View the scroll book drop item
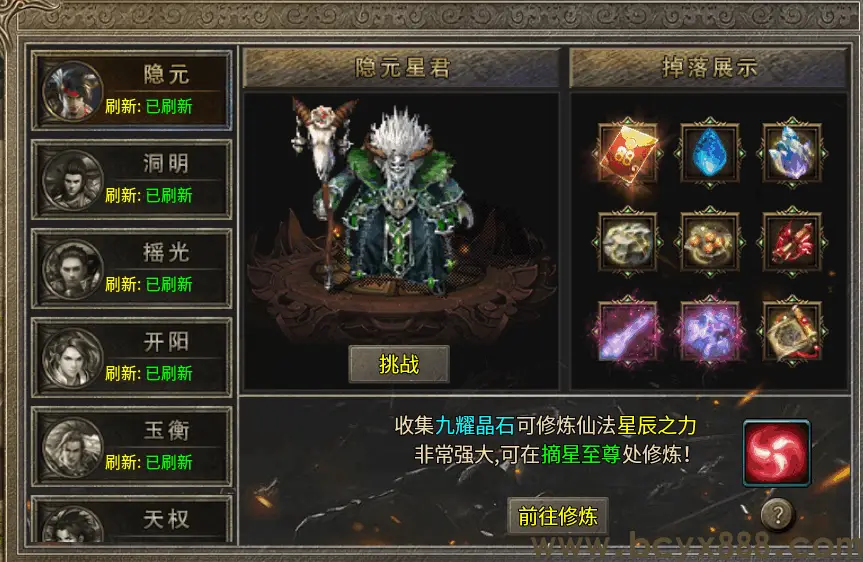Screen dimensions: 863x562 [x=792, y=330]
